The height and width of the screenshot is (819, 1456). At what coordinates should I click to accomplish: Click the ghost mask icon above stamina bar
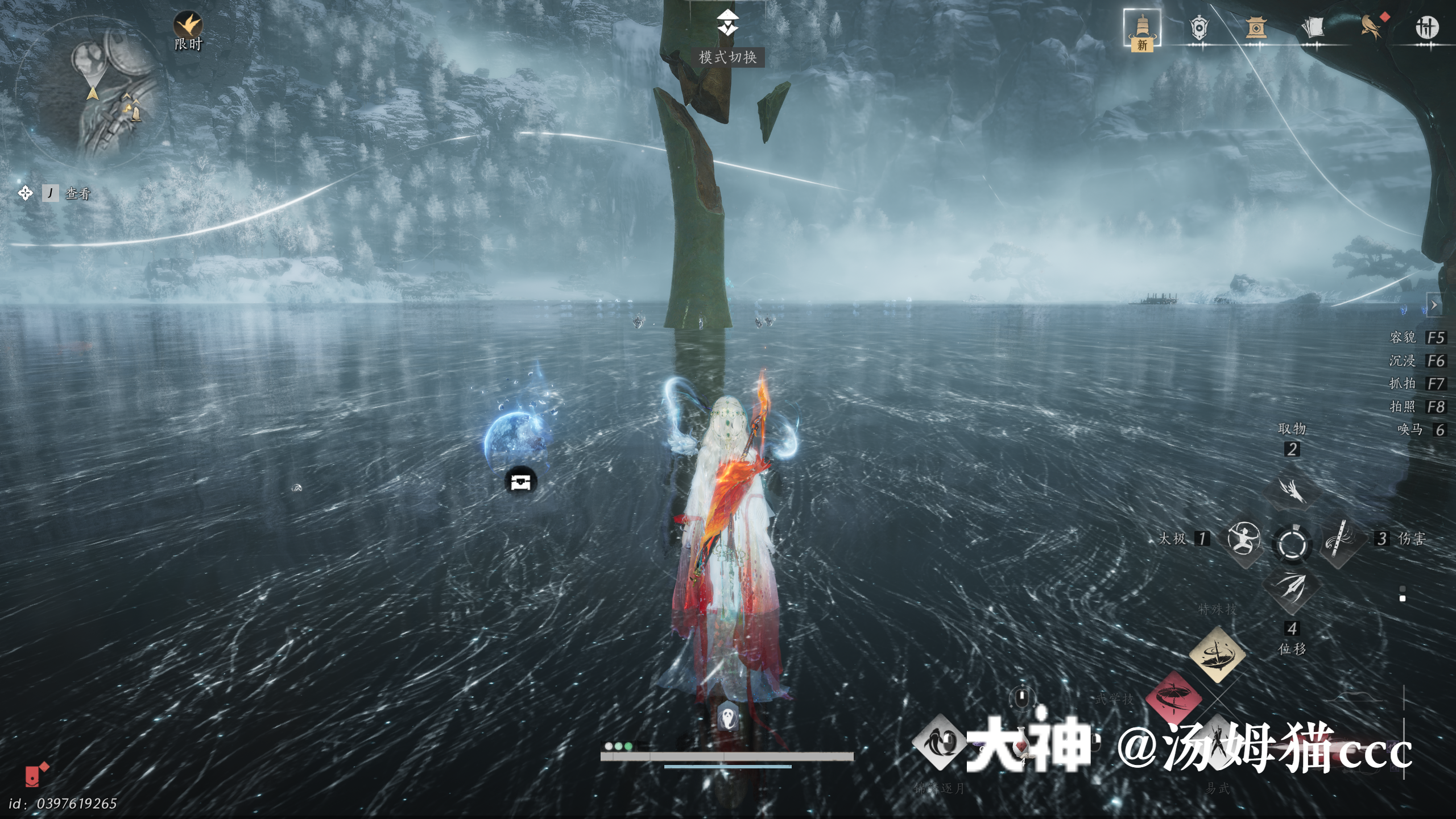(x=727, y=717)
